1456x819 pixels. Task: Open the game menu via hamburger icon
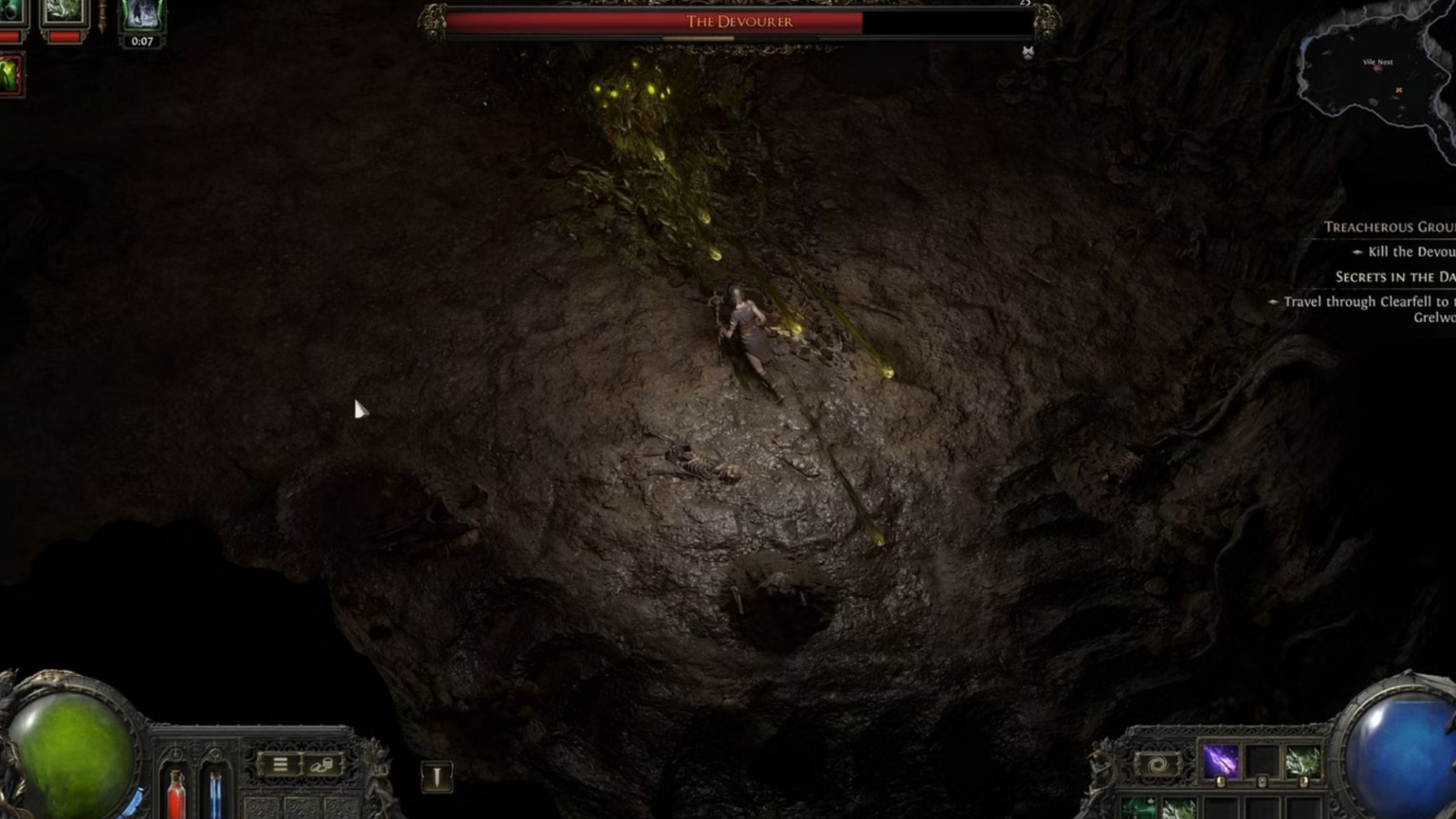tap(281, 764)
